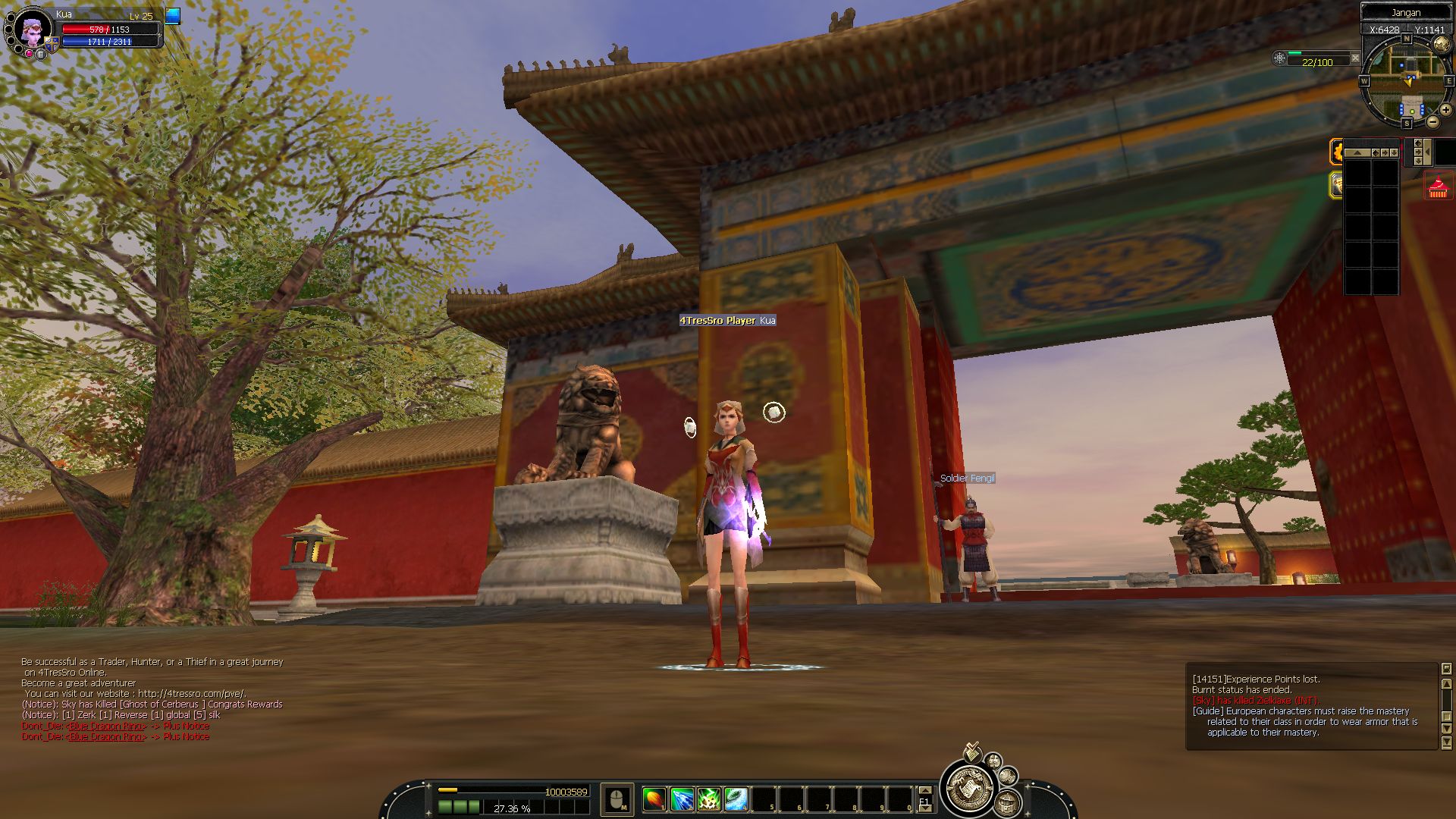
Task: Click Kua's character portrait
Action: [32, 31]
